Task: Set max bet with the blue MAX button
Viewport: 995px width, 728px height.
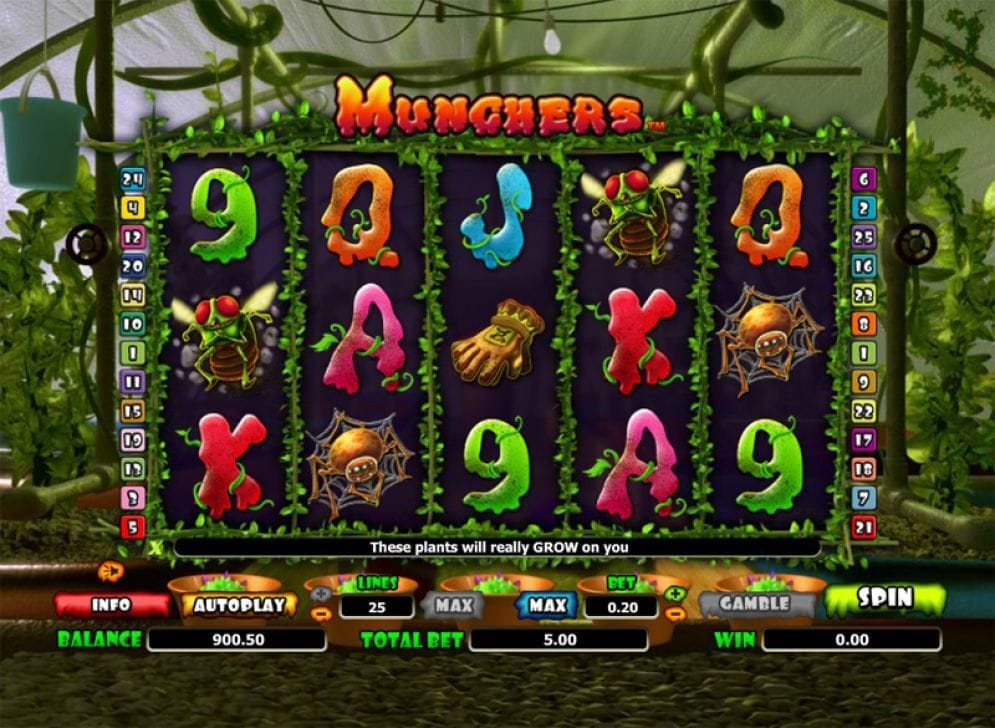Action: point(547,605)
